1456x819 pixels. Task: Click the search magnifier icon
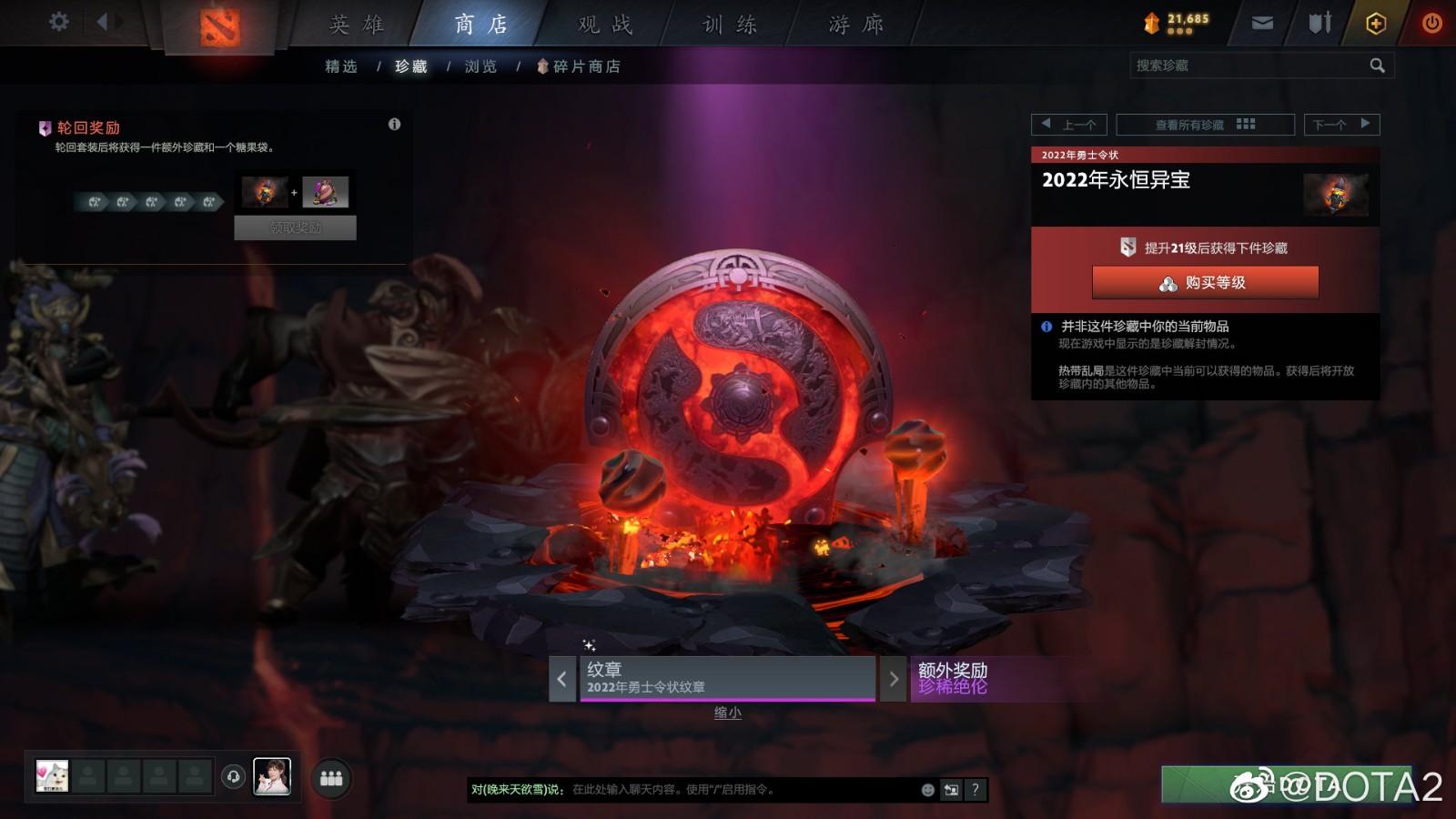point(1377,65)
